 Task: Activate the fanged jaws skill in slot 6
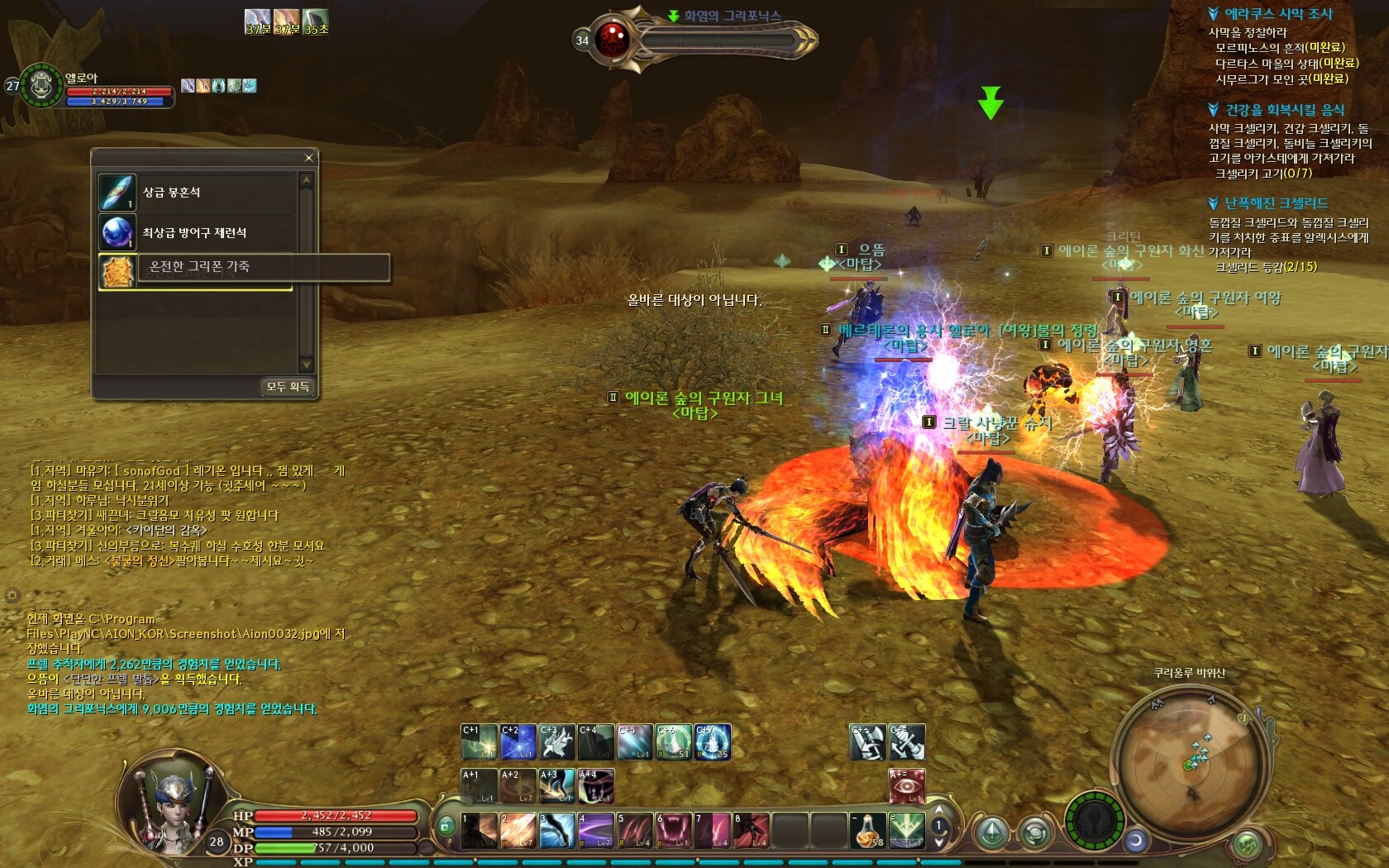(x=673, y=831)
